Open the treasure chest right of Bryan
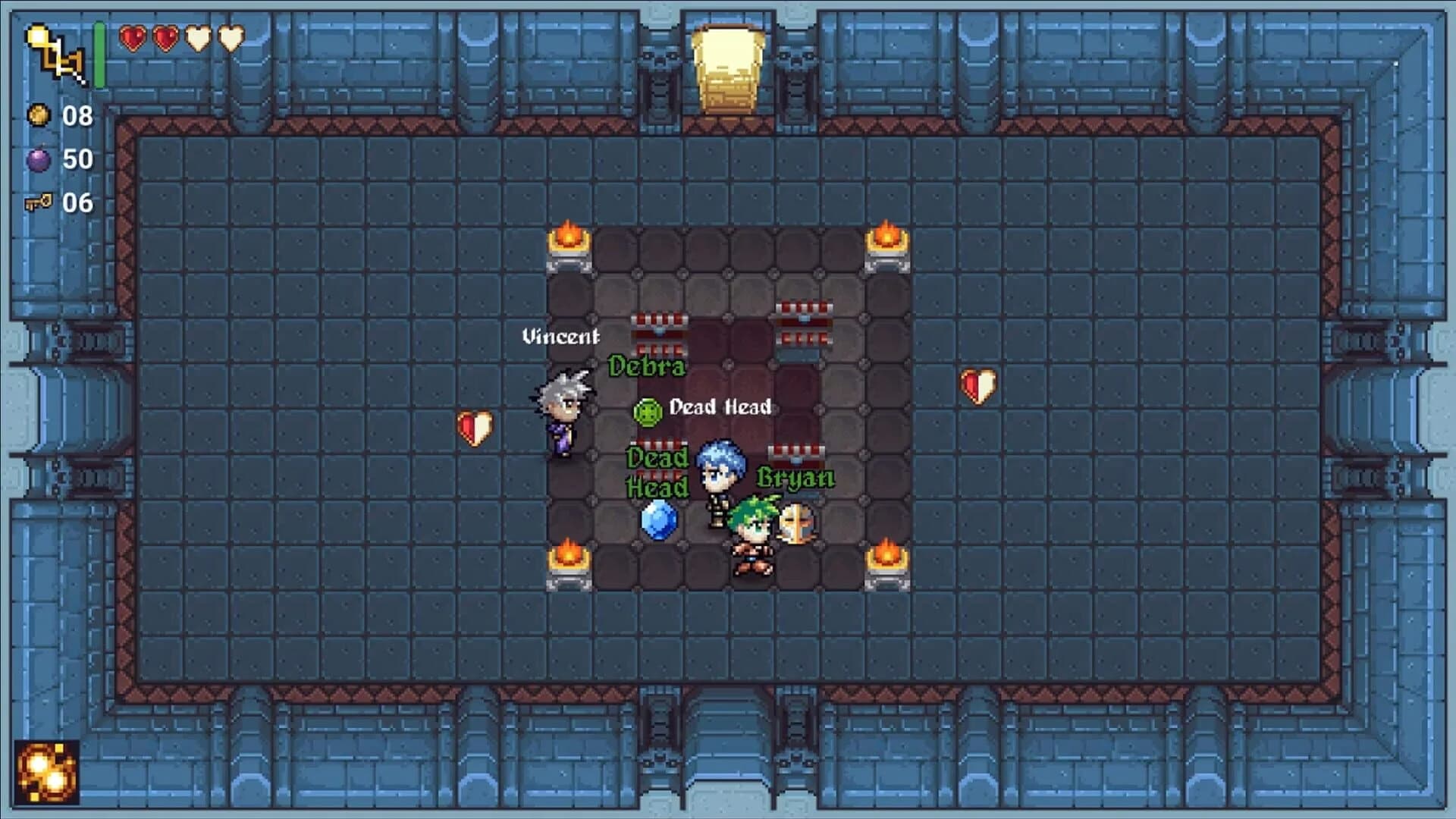Image resolution: width=1456 pixels, height=819 pixels. pyautogui.click(x=796, y=453)
